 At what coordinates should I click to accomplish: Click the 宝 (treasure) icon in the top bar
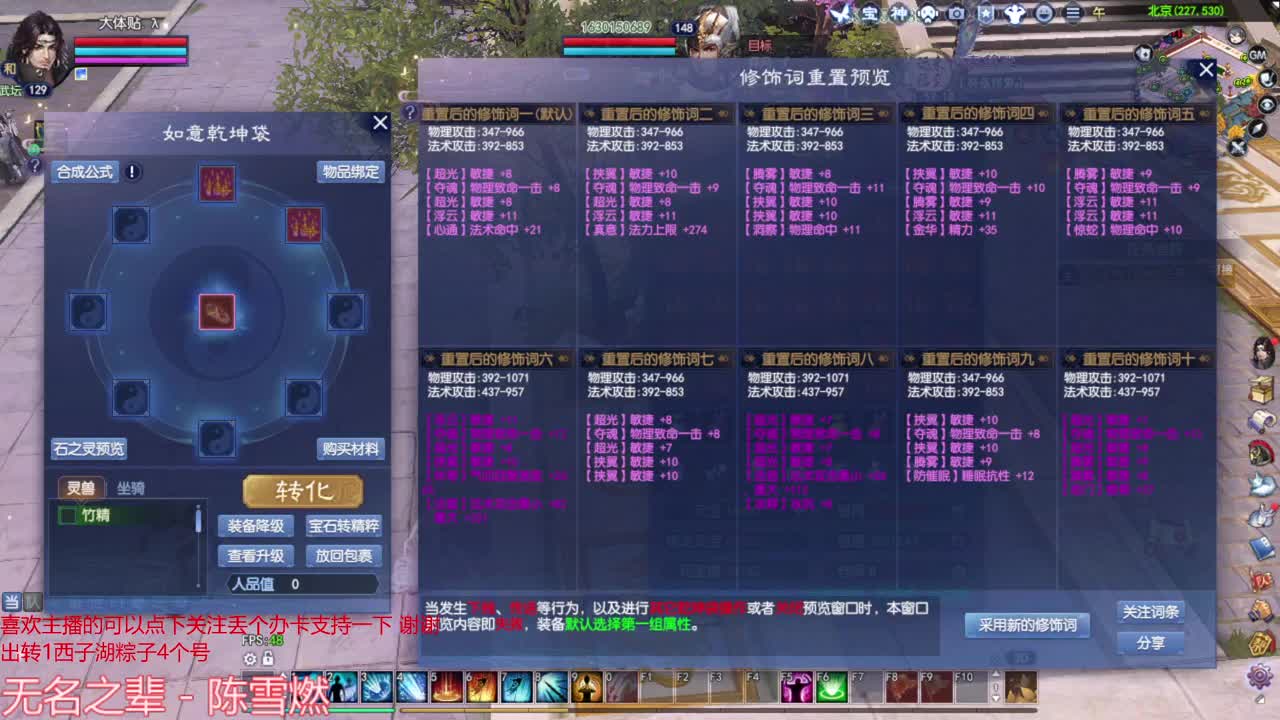point(870,13)
